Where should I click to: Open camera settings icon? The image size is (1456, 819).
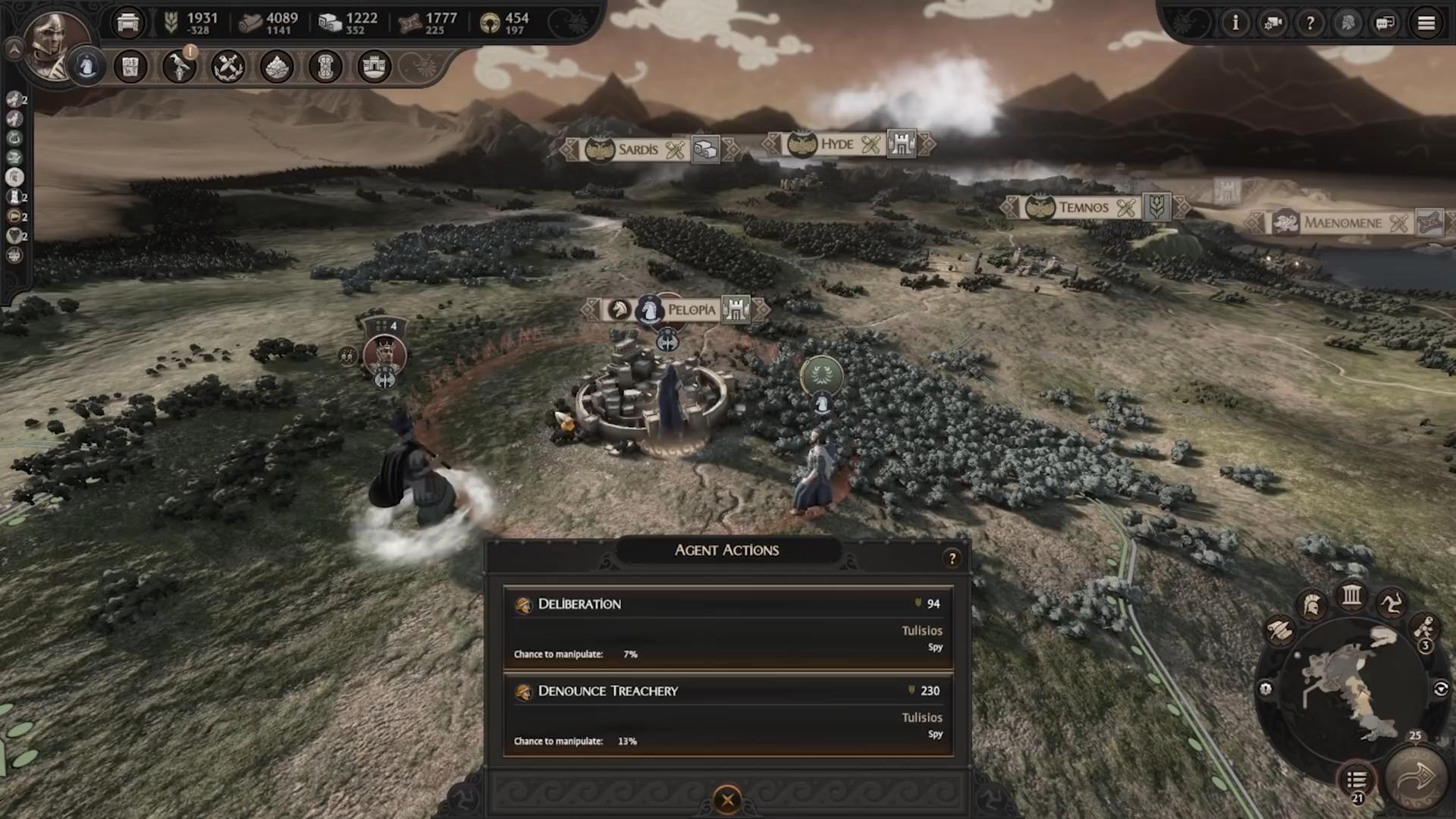pos(1272,24)
